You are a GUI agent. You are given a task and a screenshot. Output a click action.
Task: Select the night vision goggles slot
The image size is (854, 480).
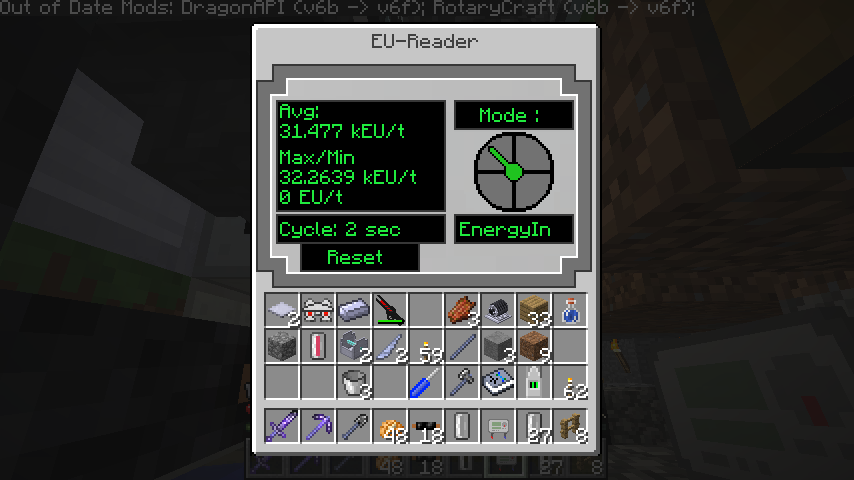tap(318, 310)
